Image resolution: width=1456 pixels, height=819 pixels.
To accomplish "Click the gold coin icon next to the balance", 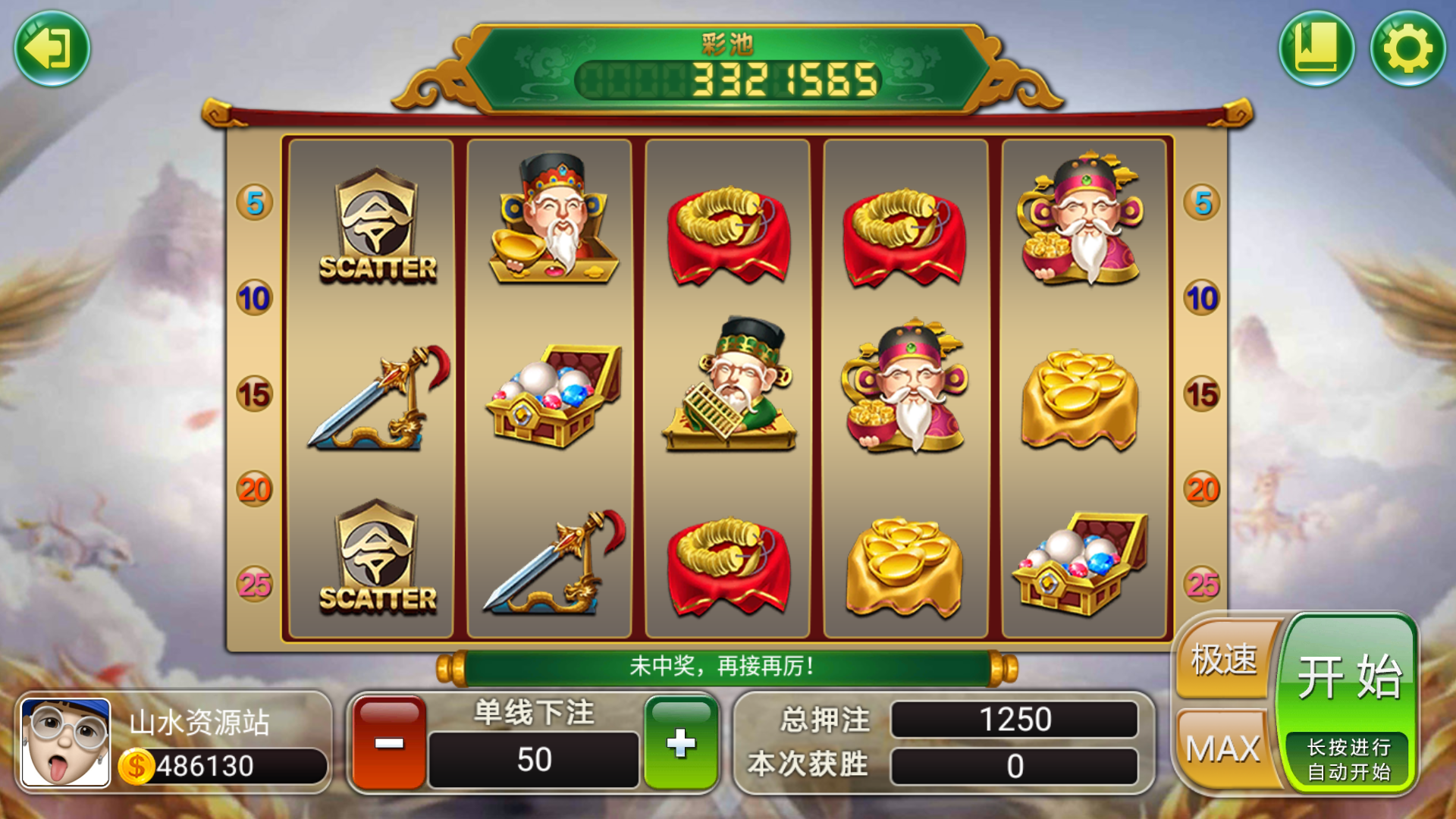I will tap(136, 766).
